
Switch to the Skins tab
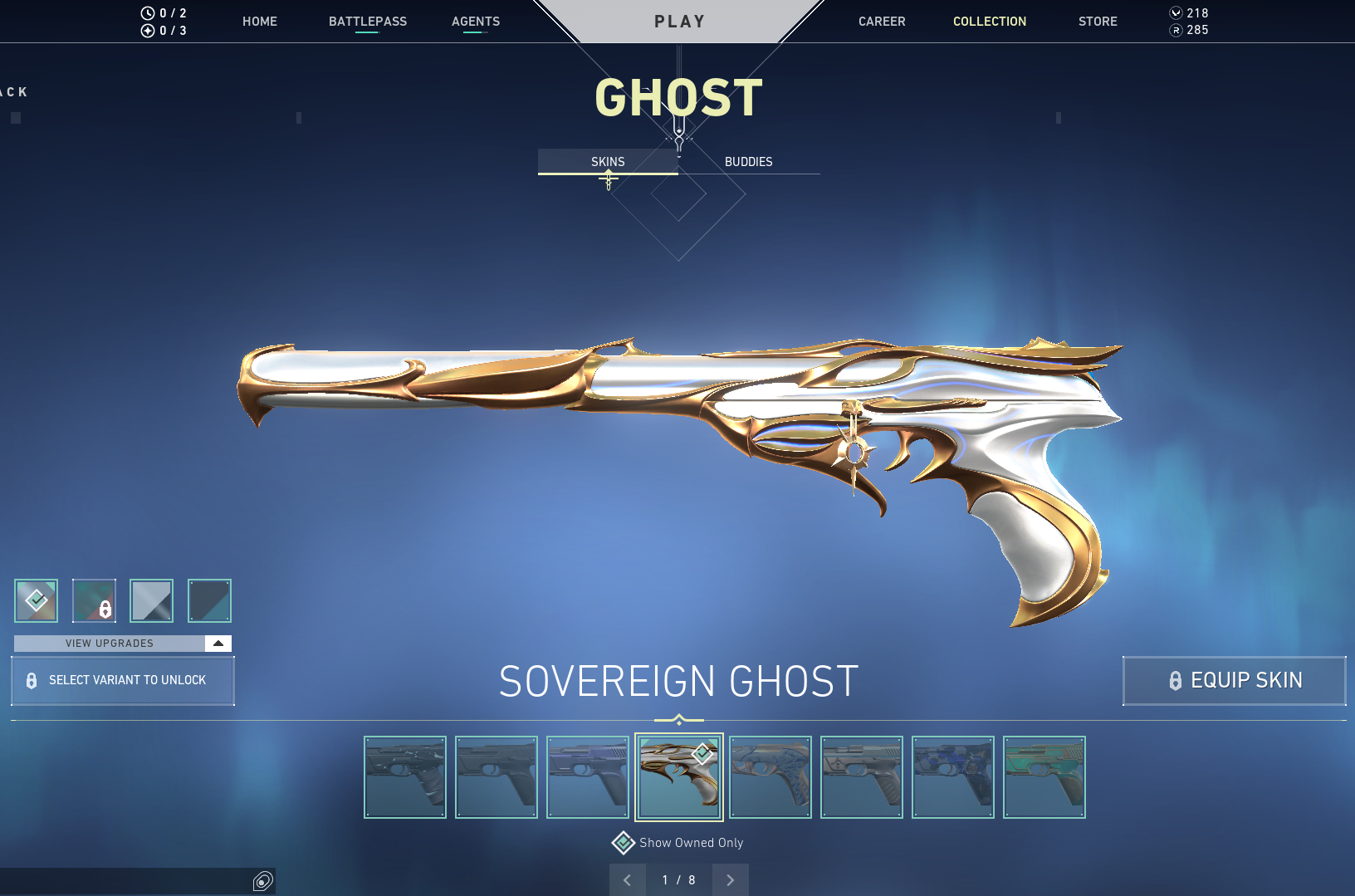(608, 162)
